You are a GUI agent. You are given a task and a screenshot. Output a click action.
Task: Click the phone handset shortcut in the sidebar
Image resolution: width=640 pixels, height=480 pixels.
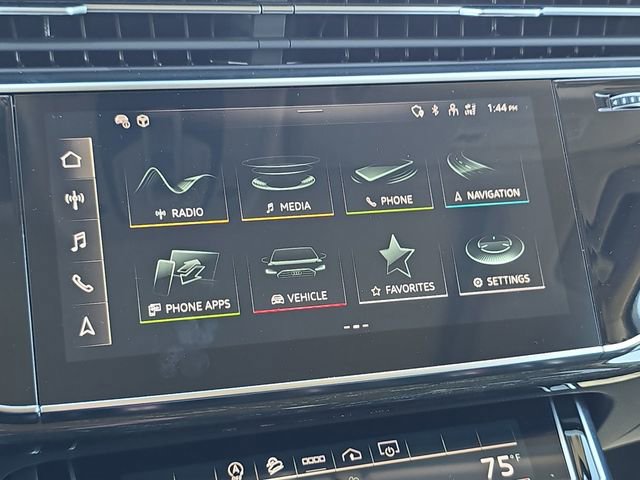pyautogui.click(x=83, y=283)
